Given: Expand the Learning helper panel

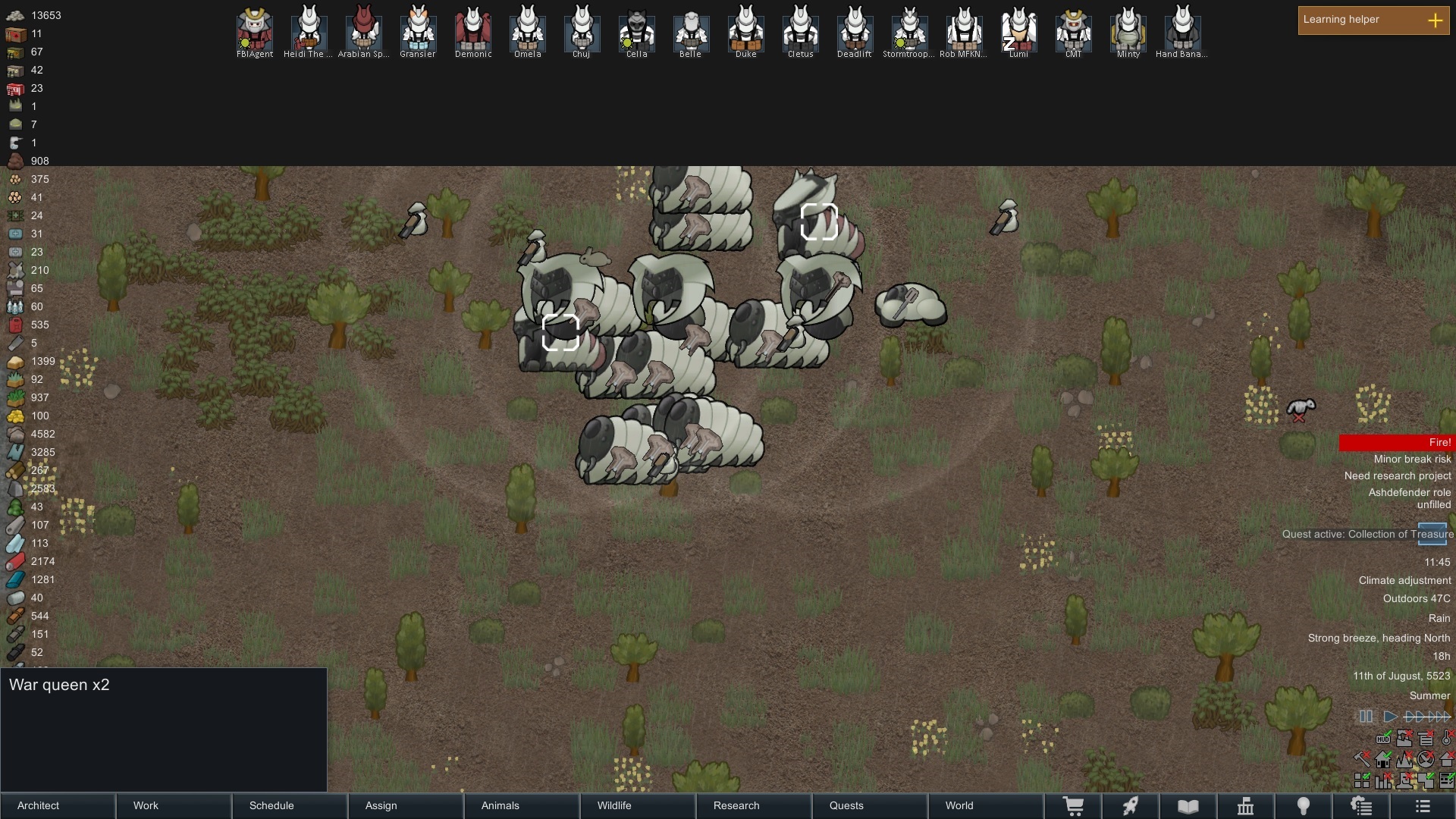Looking at the screenshot, I should click(x=1437, y=20).
